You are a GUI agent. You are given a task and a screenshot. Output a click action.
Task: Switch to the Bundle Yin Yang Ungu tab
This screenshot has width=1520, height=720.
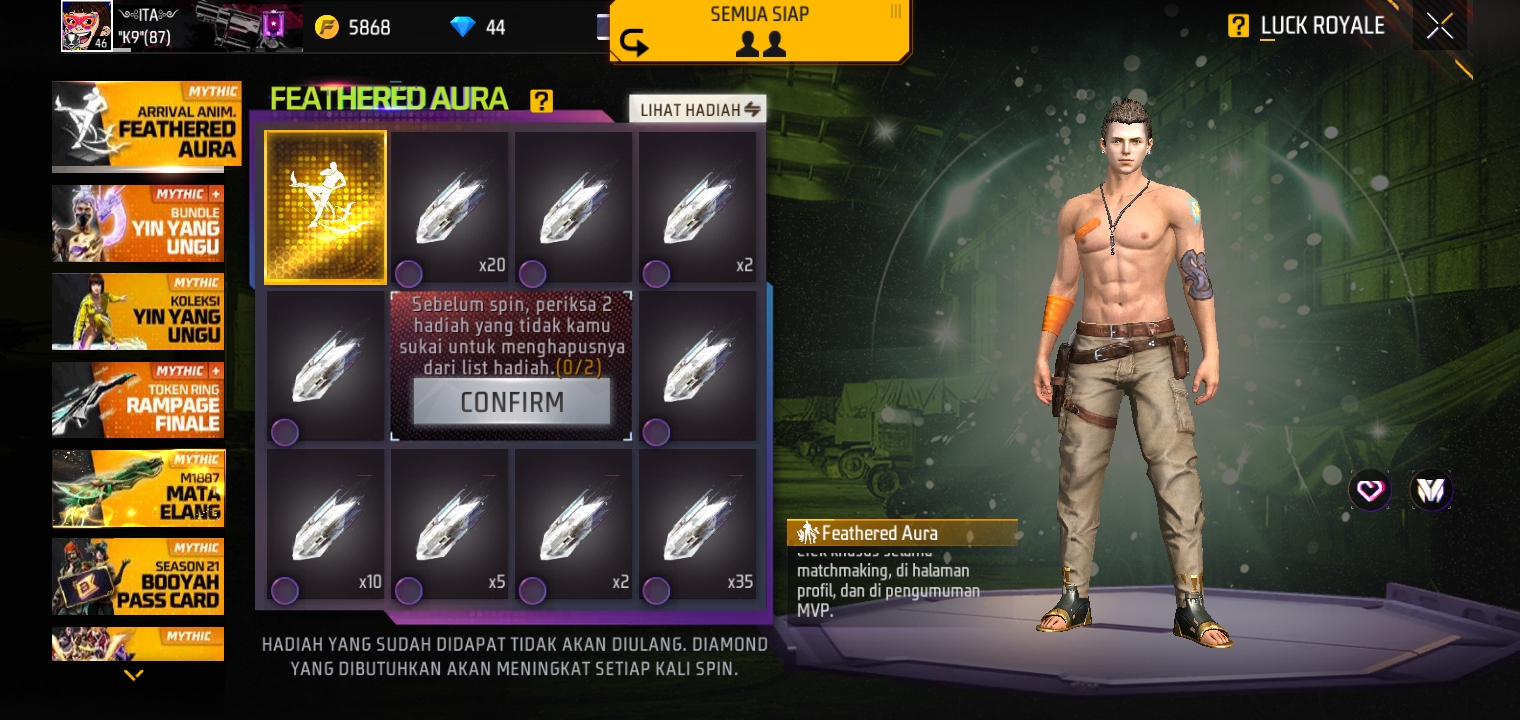138,223
